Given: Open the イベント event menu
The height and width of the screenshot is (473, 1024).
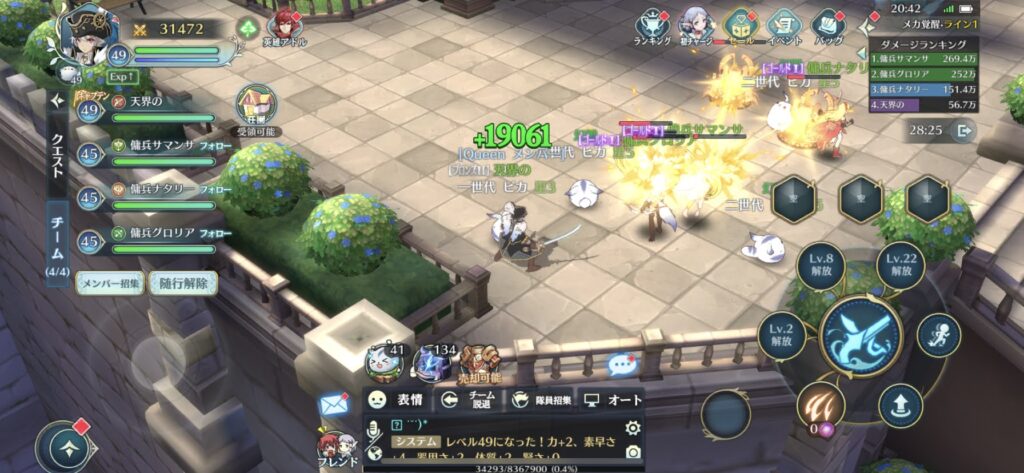Looking at the screenshot, I should pos(785,25).
